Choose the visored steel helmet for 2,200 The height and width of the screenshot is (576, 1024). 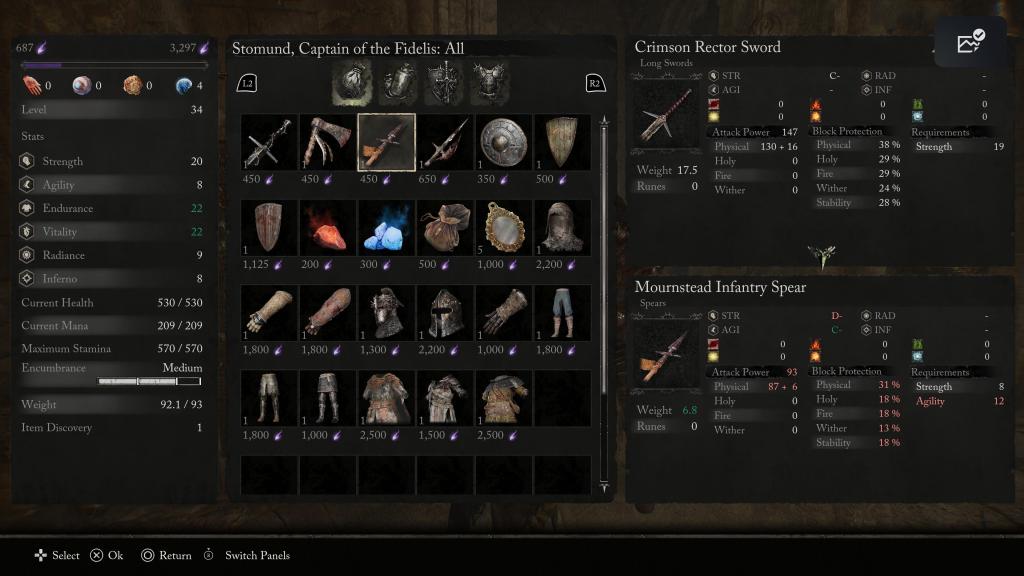(x=445, y=313)
